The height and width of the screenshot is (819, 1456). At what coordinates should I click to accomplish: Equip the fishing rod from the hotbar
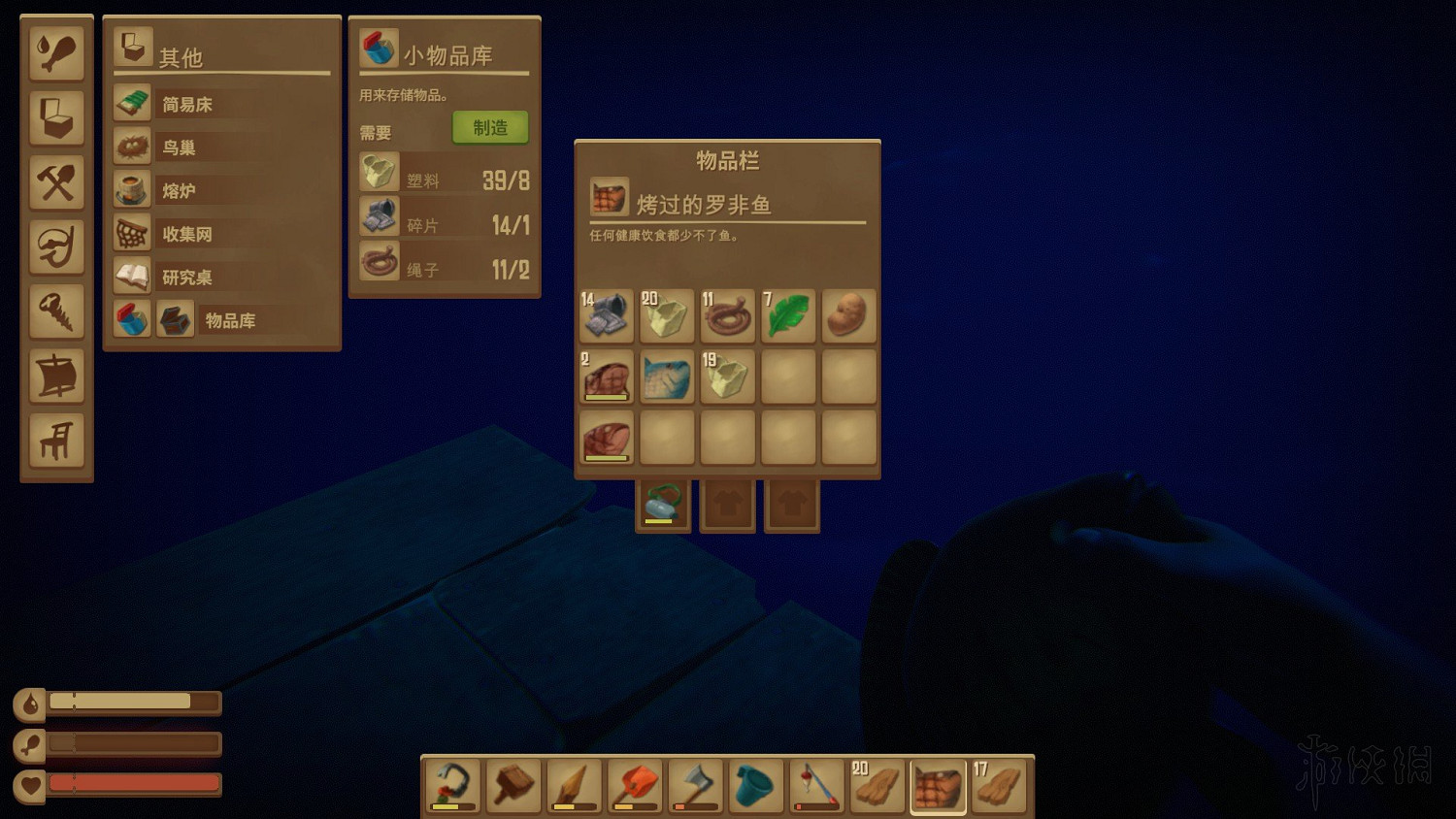click(816, 786)
